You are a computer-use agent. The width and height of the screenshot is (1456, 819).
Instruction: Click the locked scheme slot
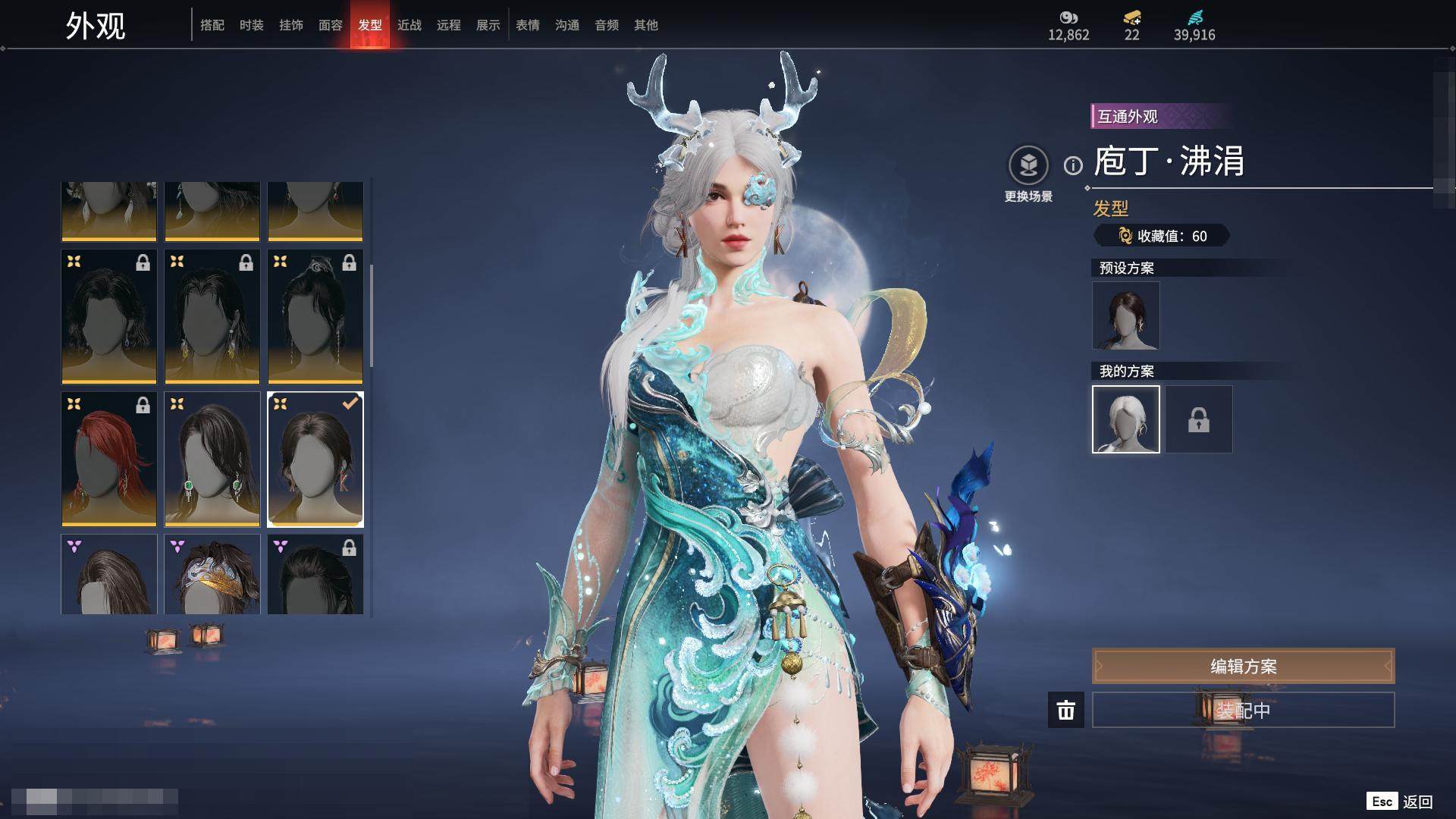pos(1199,419)
